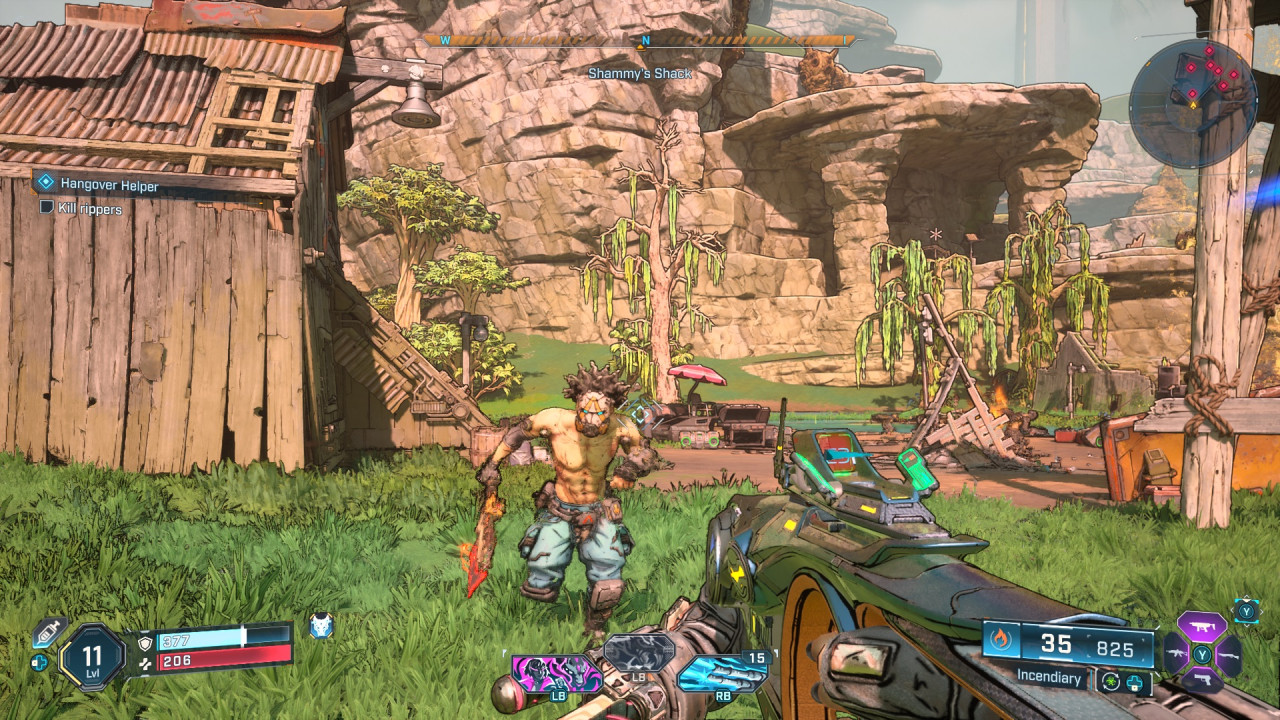Select the purple SMG in the weapon wheel
1280x720 pixels.
point(1202,625)
